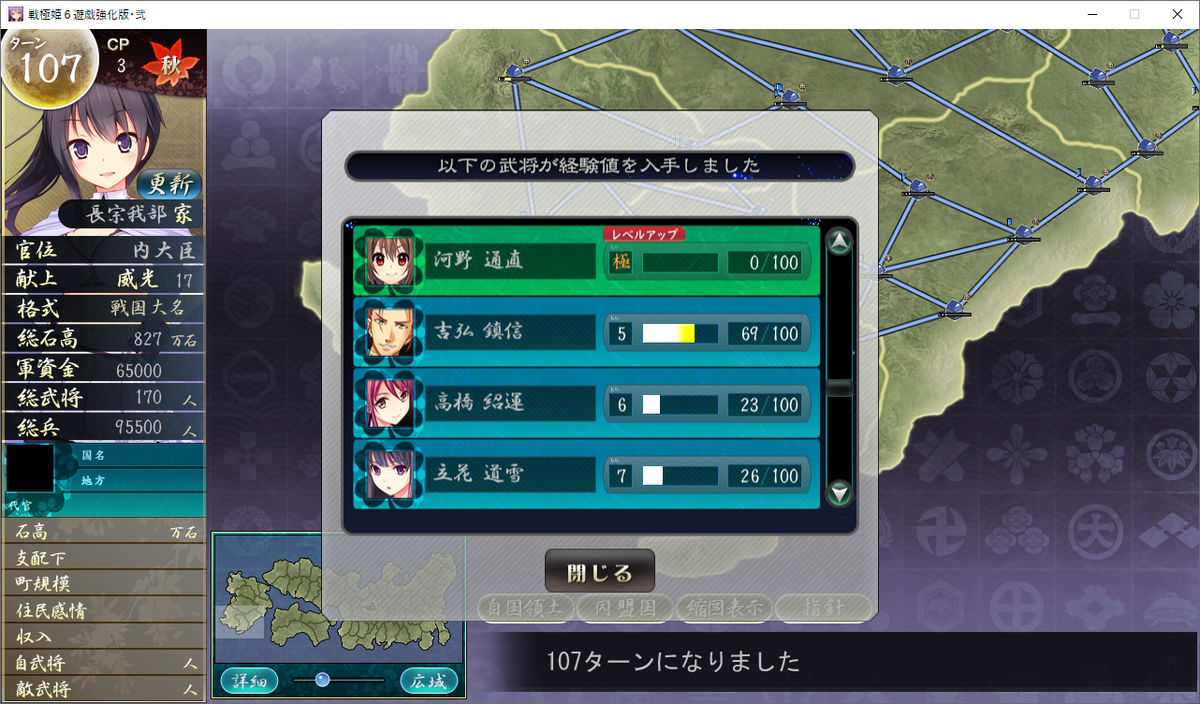1200x704 pixels.
Task: Click the minimap zoom slider handle
Action: pos(322,680)
